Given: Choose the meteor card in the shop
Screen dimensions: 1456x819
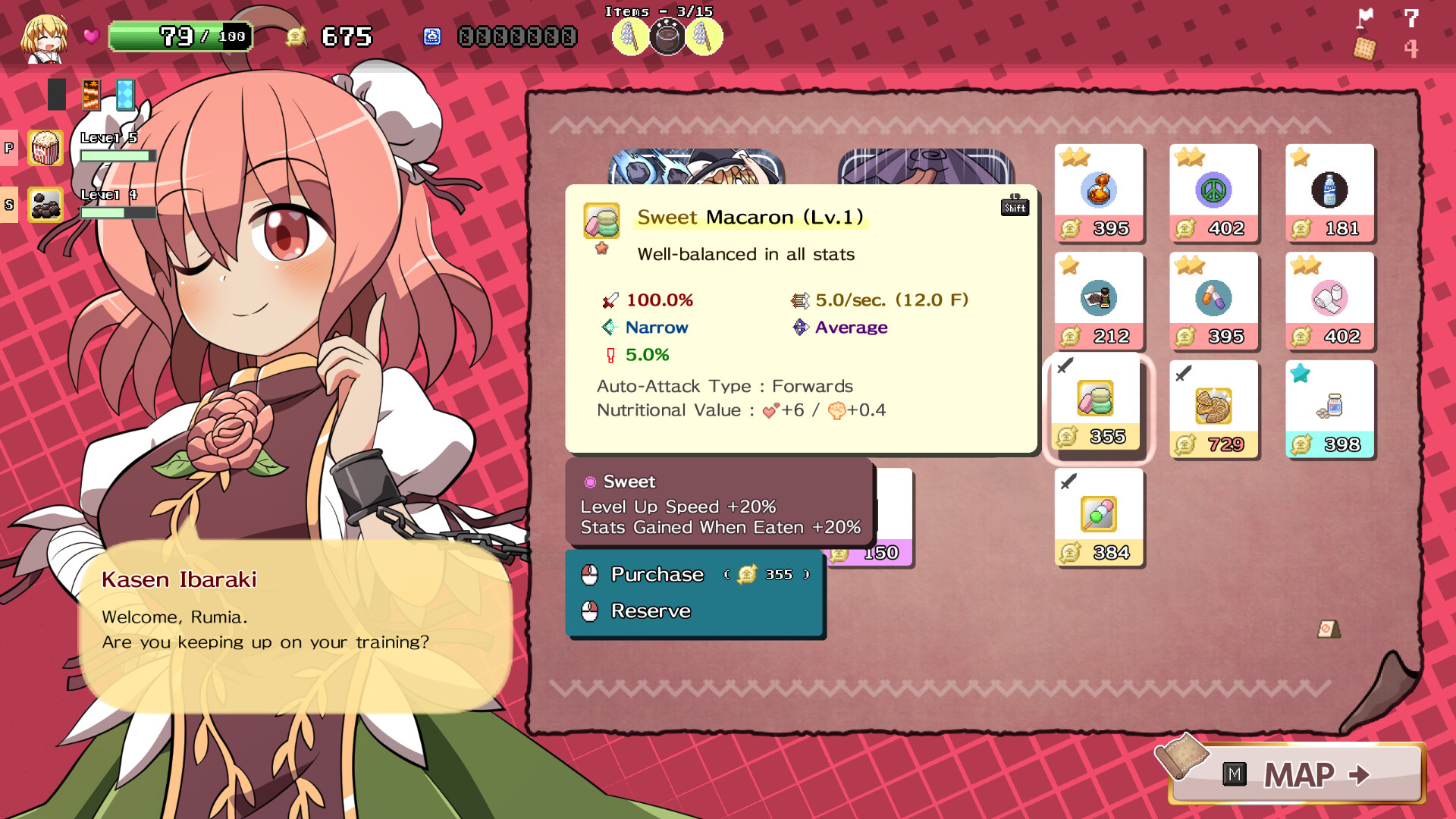Looking at the screenshot, I should click(x=695, y=167).
